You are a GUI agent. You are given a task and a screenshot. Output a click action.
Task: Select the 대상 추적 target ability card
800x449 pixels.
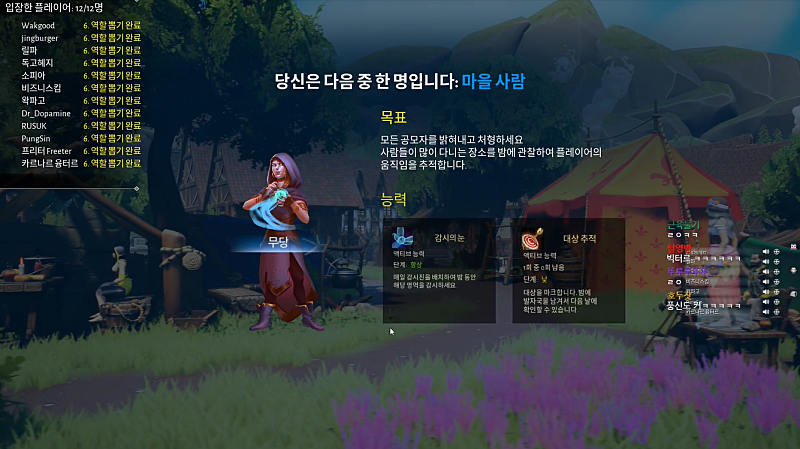coord(568,270)
